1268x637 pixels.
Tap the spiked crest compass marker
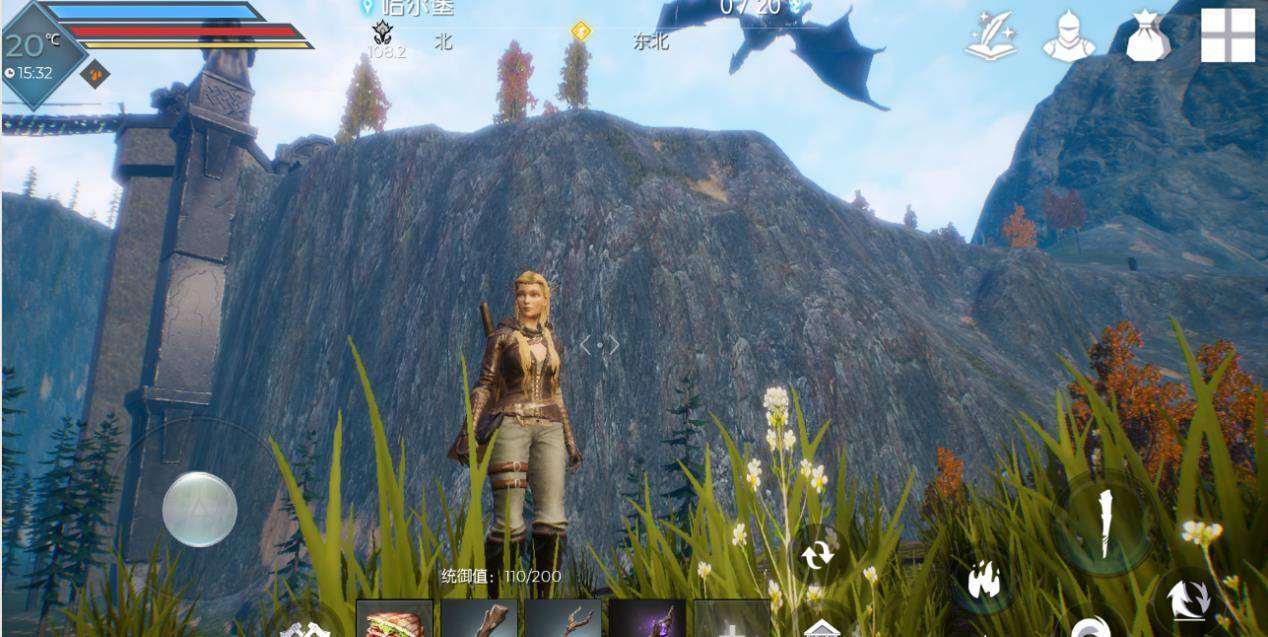tap(382, 32)
